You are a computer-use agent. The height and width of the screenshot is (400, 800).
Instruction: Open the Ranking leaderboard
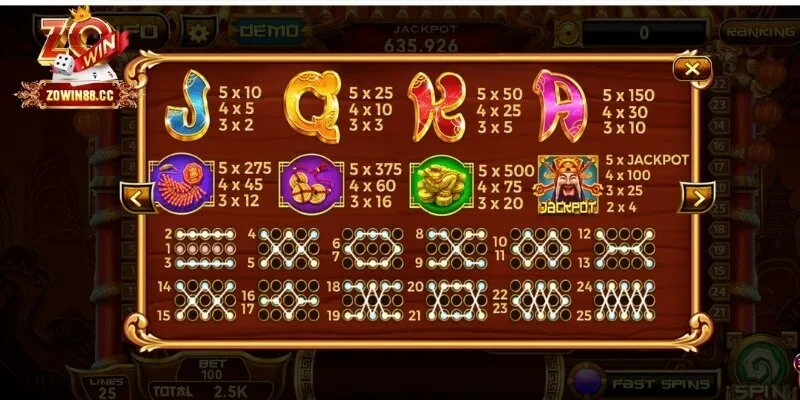(761, 31)
